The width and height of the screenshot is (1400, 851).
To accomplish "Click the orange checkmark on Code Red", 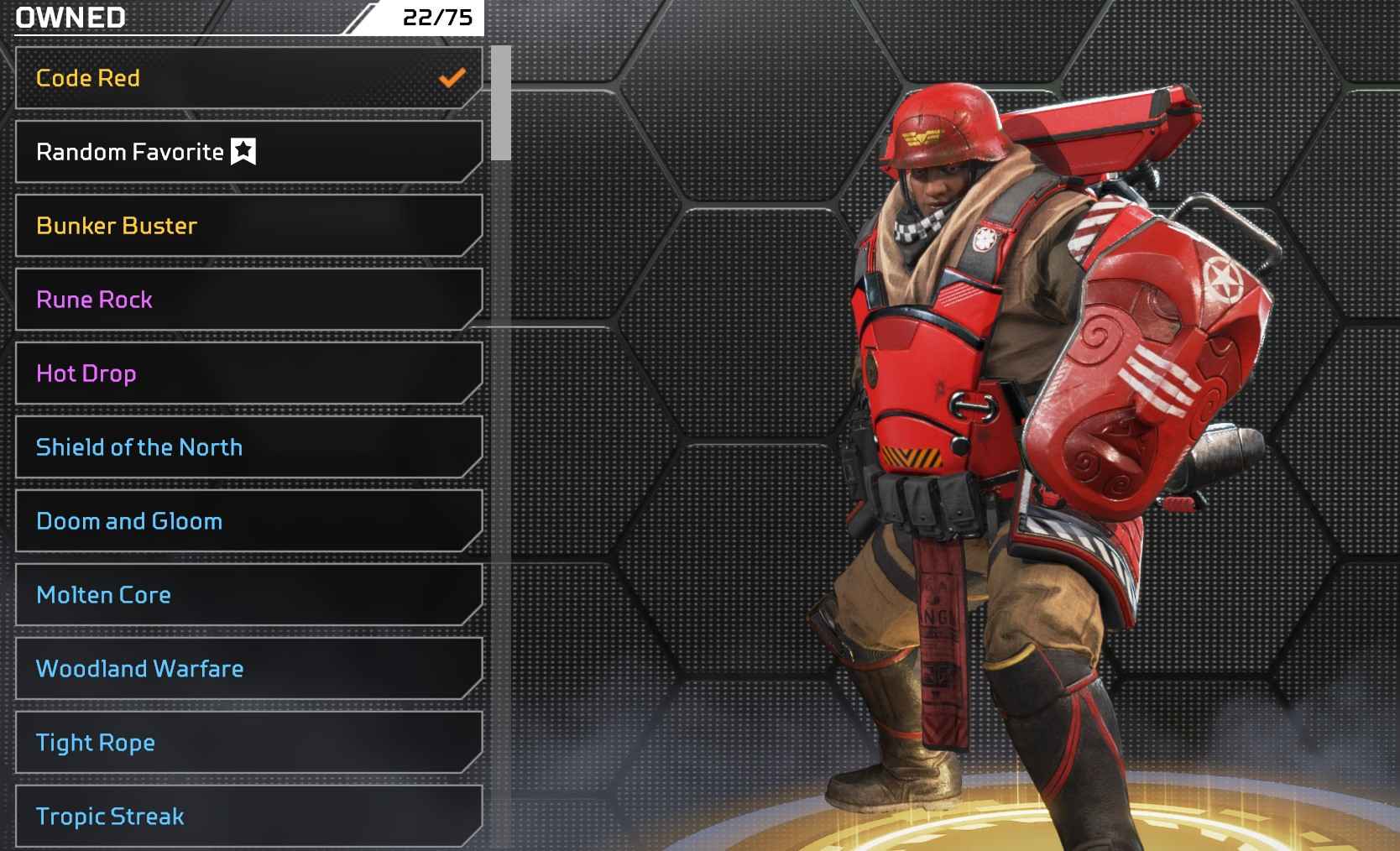I will (452, 77).
